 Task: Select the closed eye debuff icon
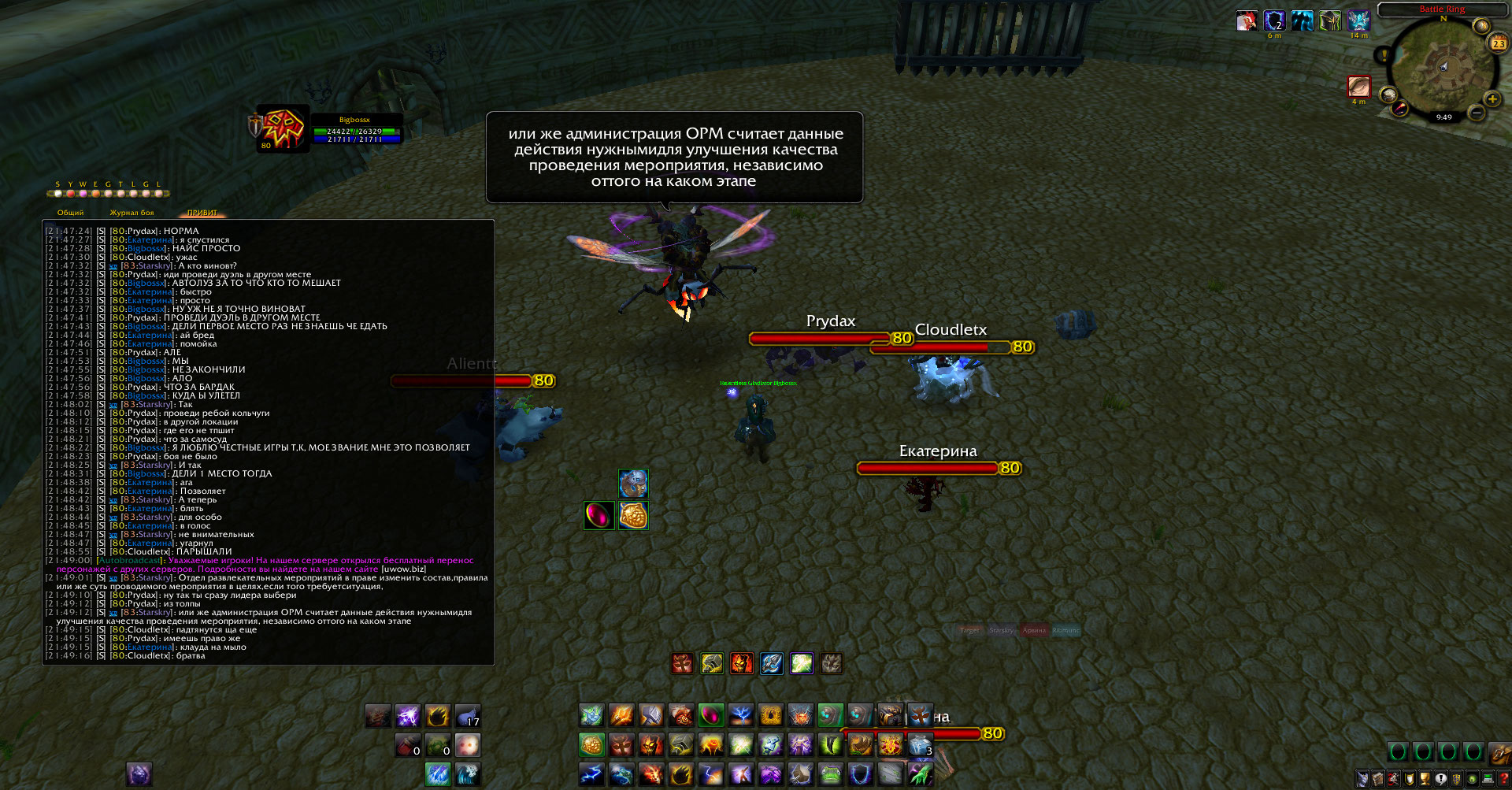pyautogui.click(x=1358, y=86)
